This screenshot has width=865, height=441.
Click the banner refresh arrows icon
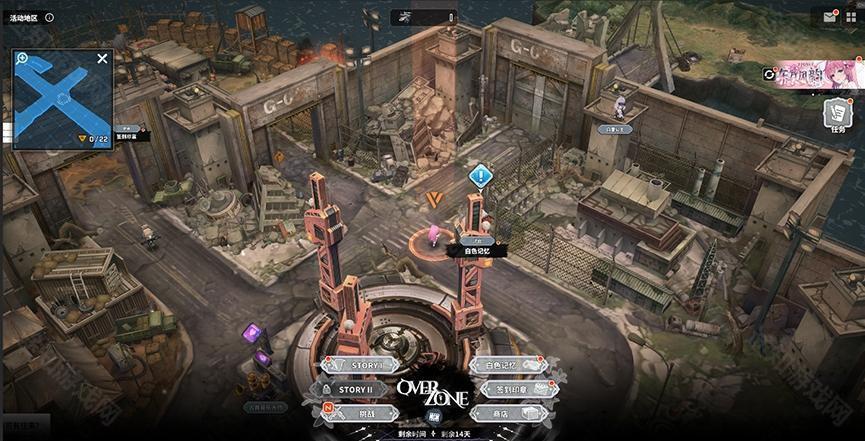pos(769,73)
